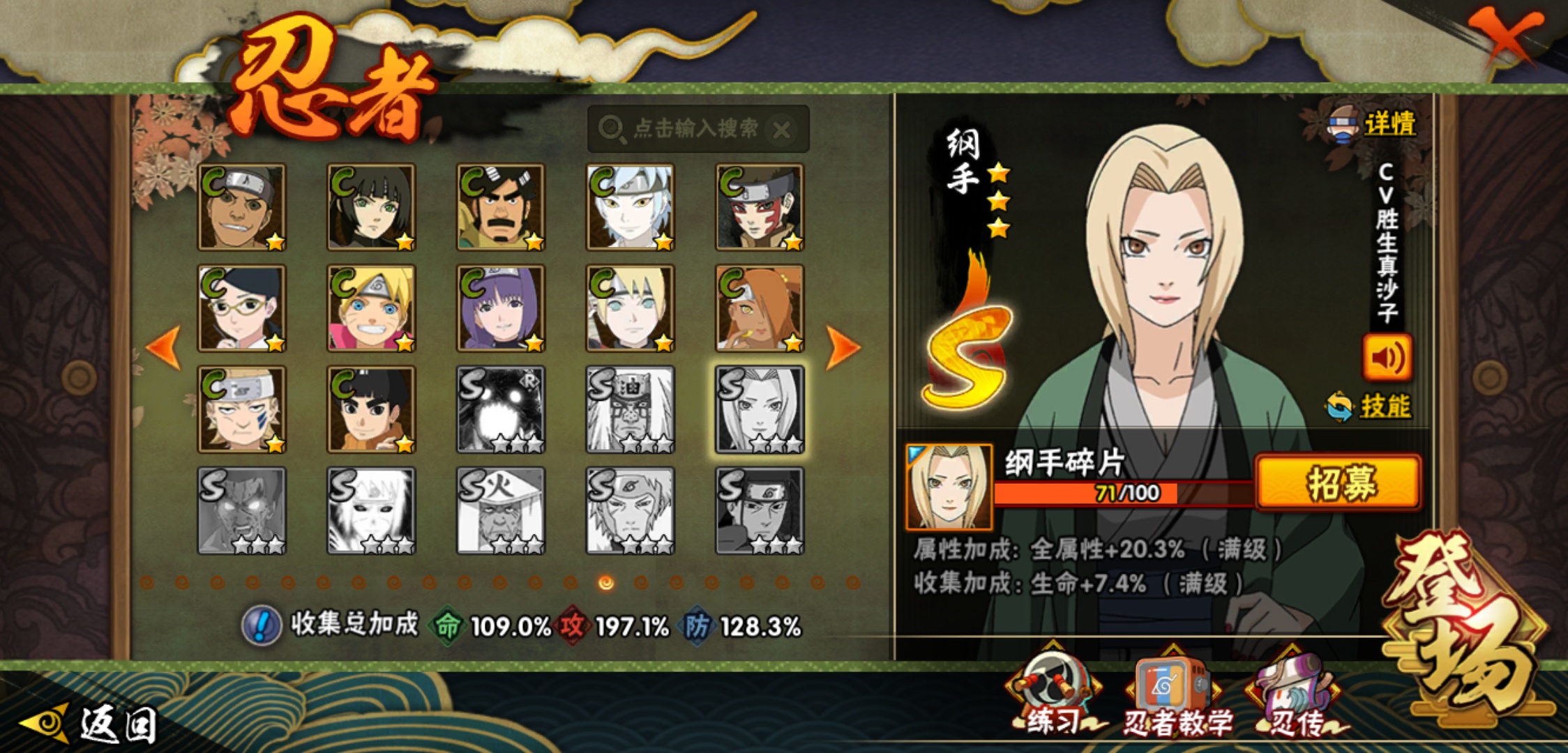
Task: Select the locked Jiraiya portrait
Action: 630,409
